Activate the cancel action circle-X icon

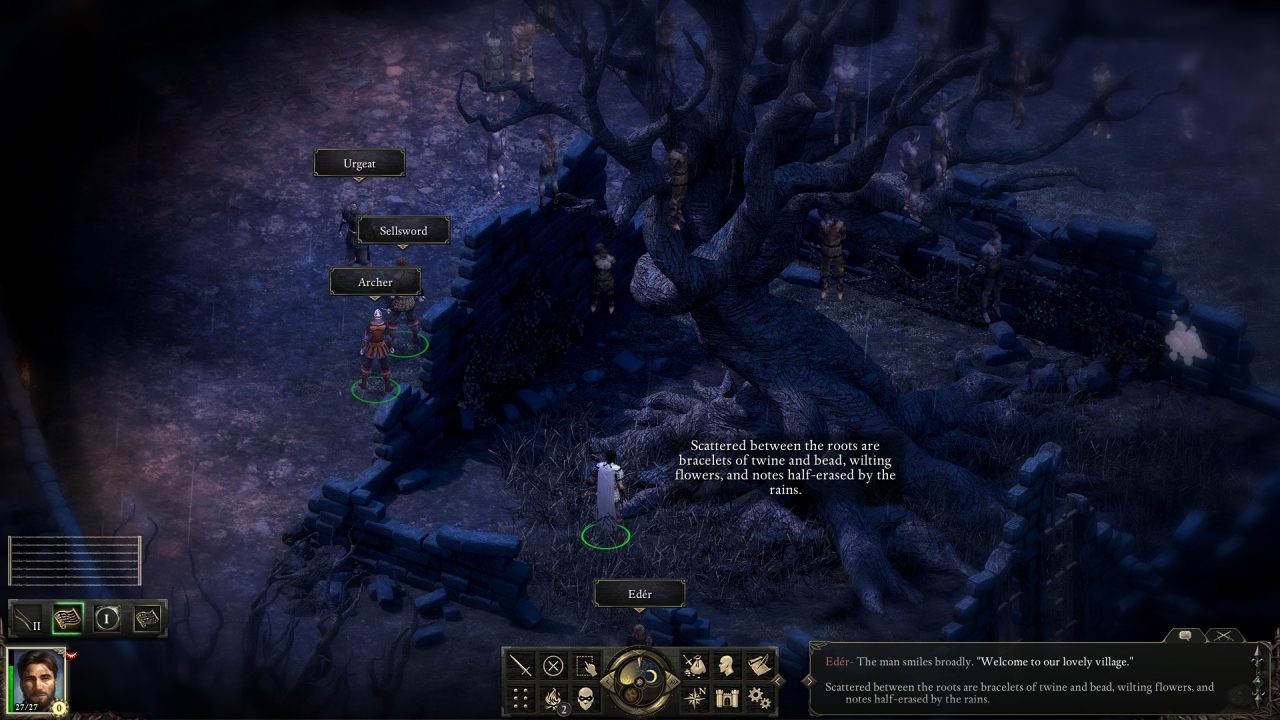[x=553, y=665]
